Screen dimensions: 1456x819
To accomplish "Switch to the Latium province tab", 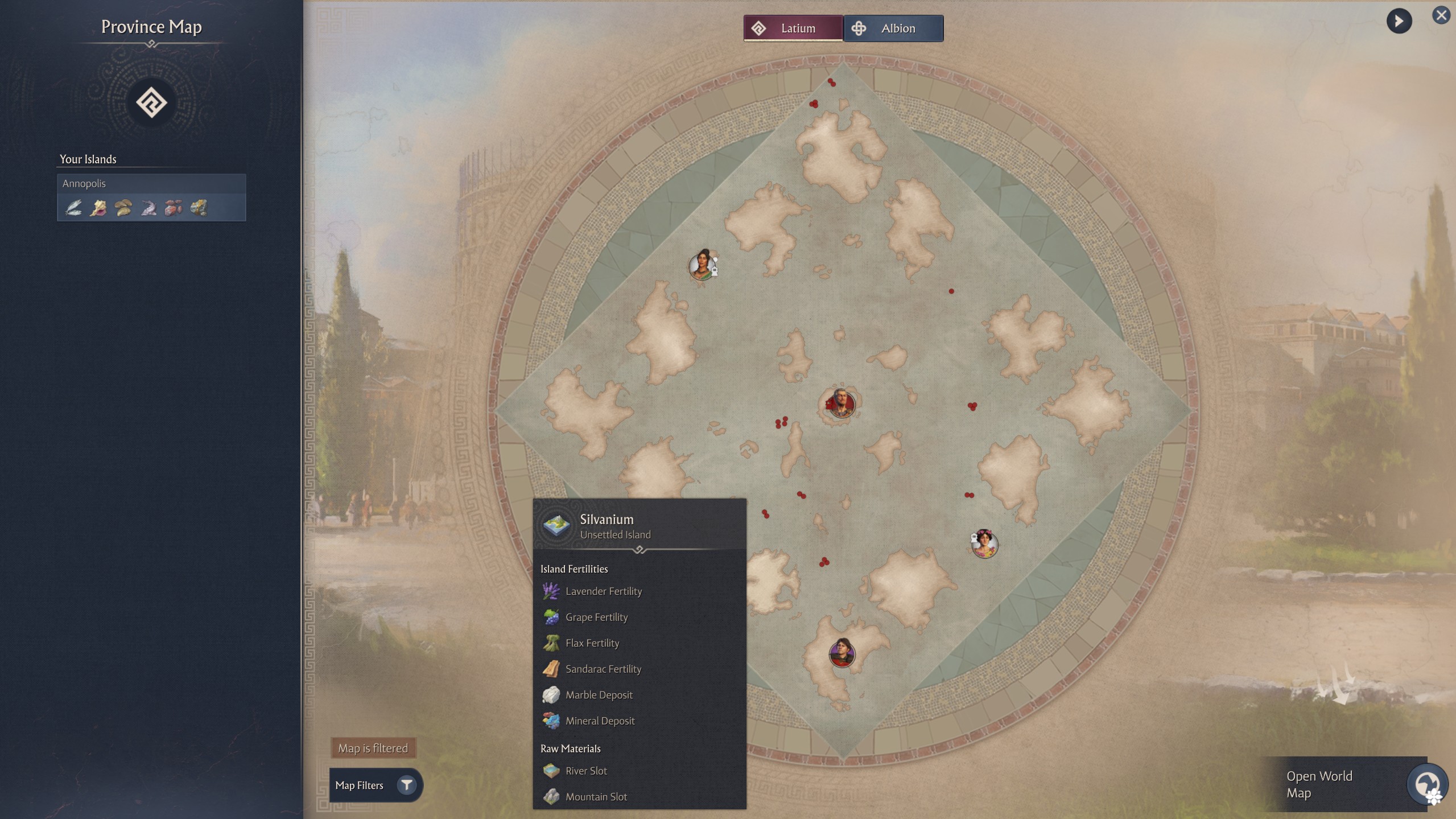I will click(793, 28).
